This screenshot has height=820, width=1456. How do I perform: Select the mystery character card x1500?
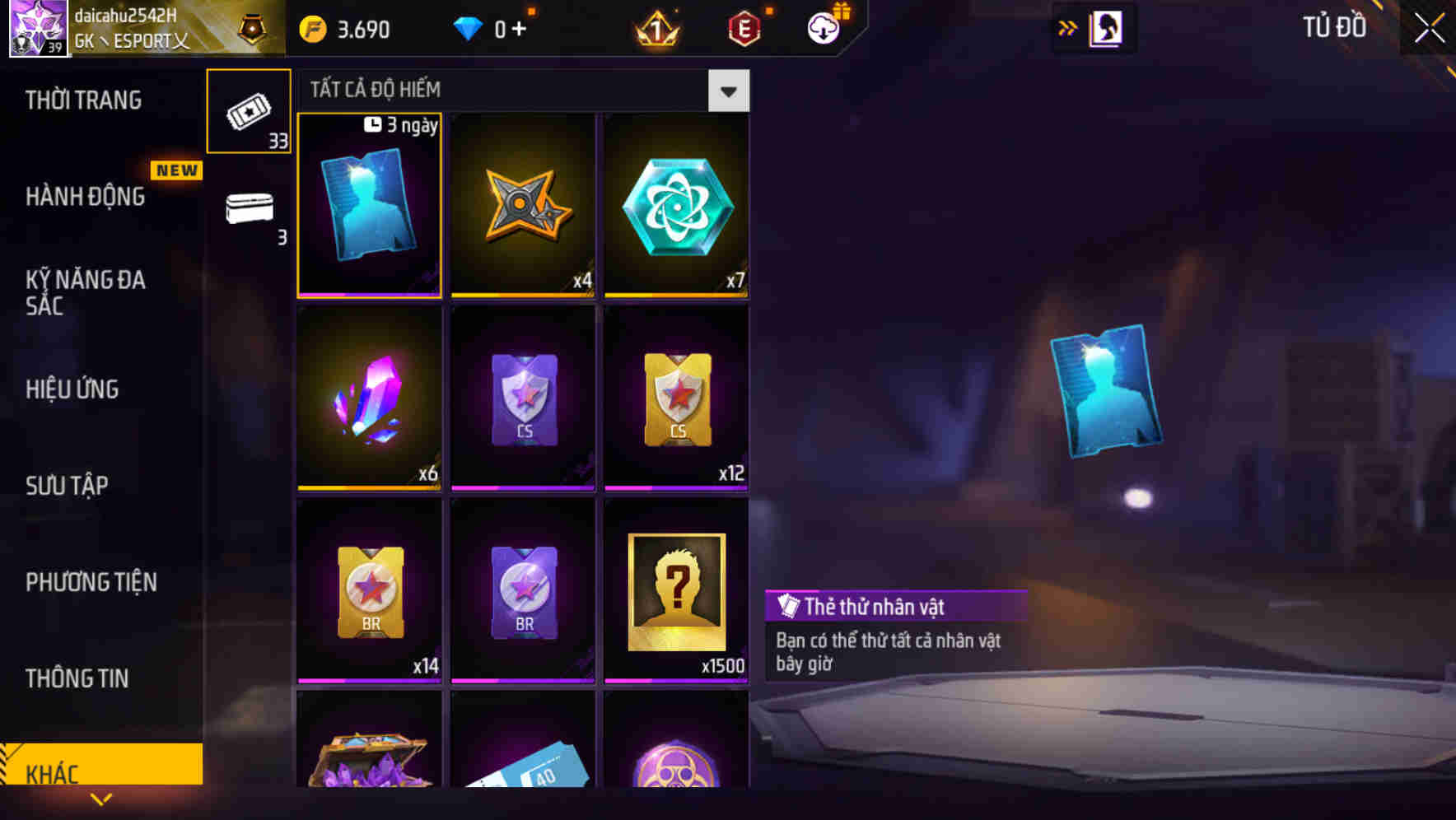tap(676, 591)
